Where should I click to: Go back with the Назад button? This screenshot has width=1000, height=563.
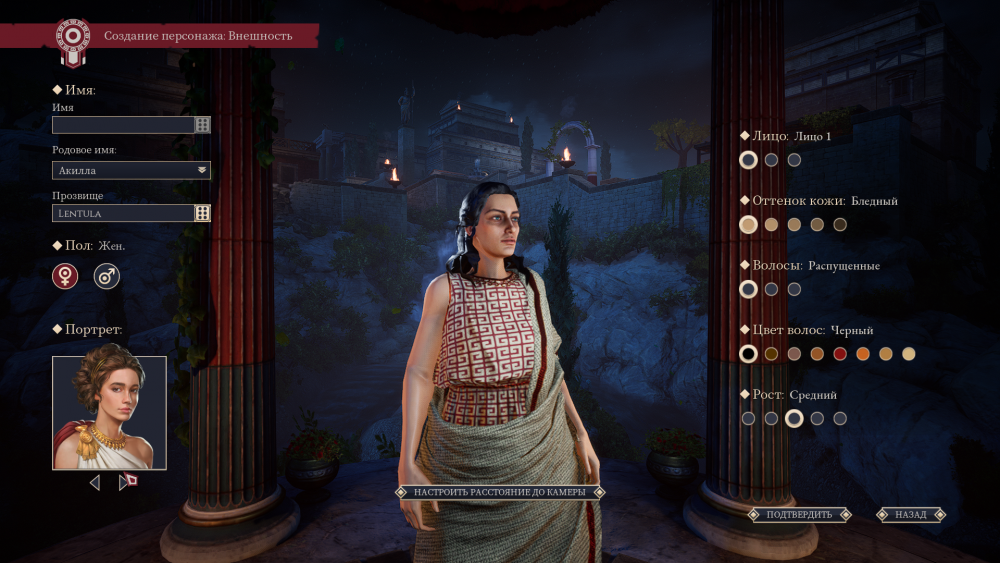[911, 515]
